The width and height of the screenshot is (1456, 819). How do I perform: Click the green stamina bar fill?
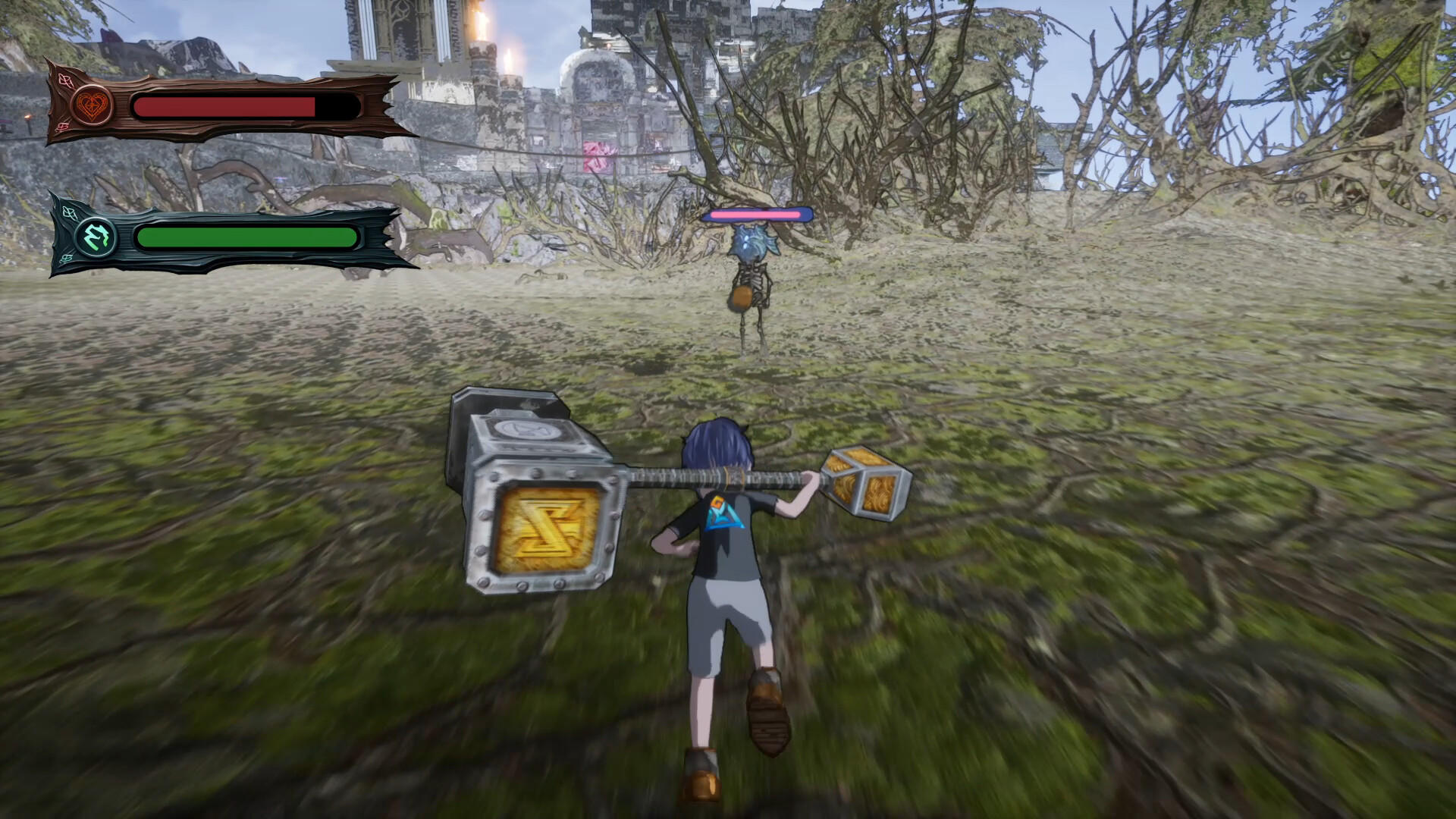243,239
